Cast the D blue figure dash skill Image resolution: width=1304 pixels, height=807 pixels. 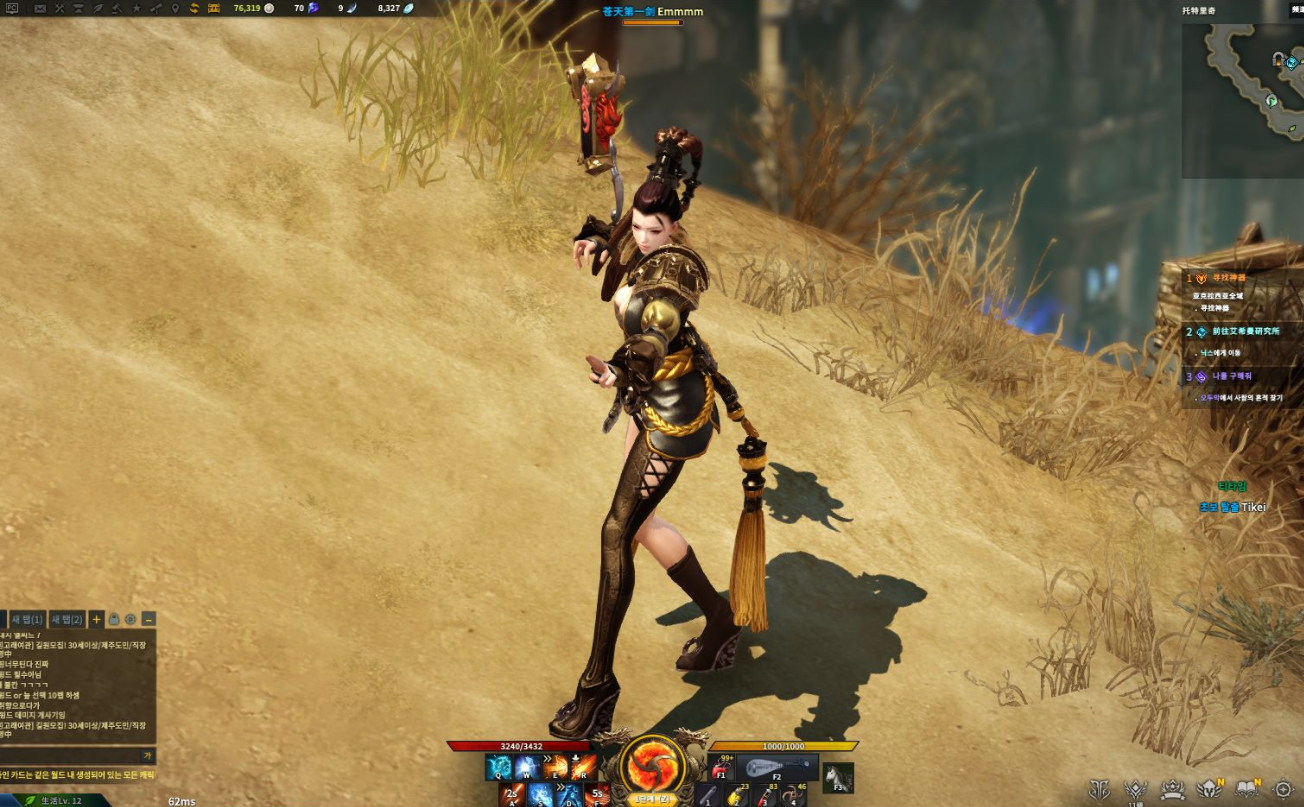point(569,795)
